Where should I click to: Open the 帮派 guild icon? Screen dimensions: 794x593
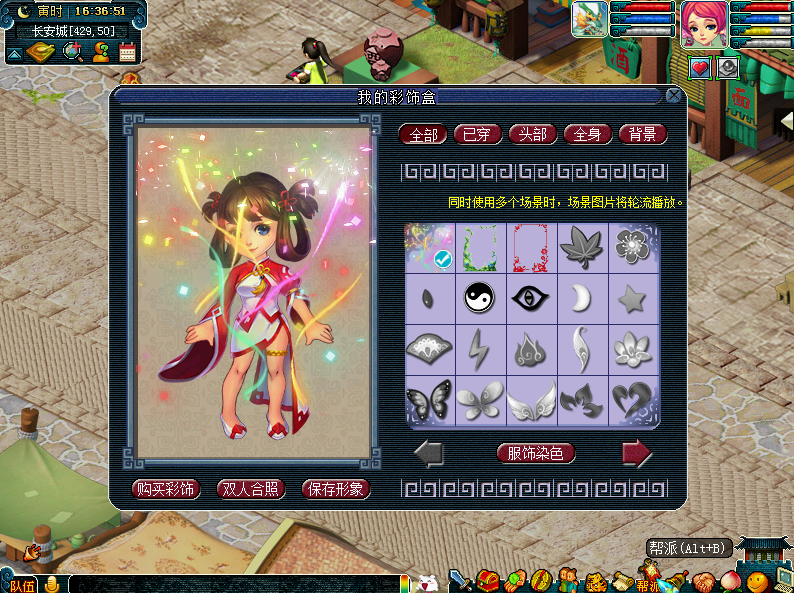(648, 580)
